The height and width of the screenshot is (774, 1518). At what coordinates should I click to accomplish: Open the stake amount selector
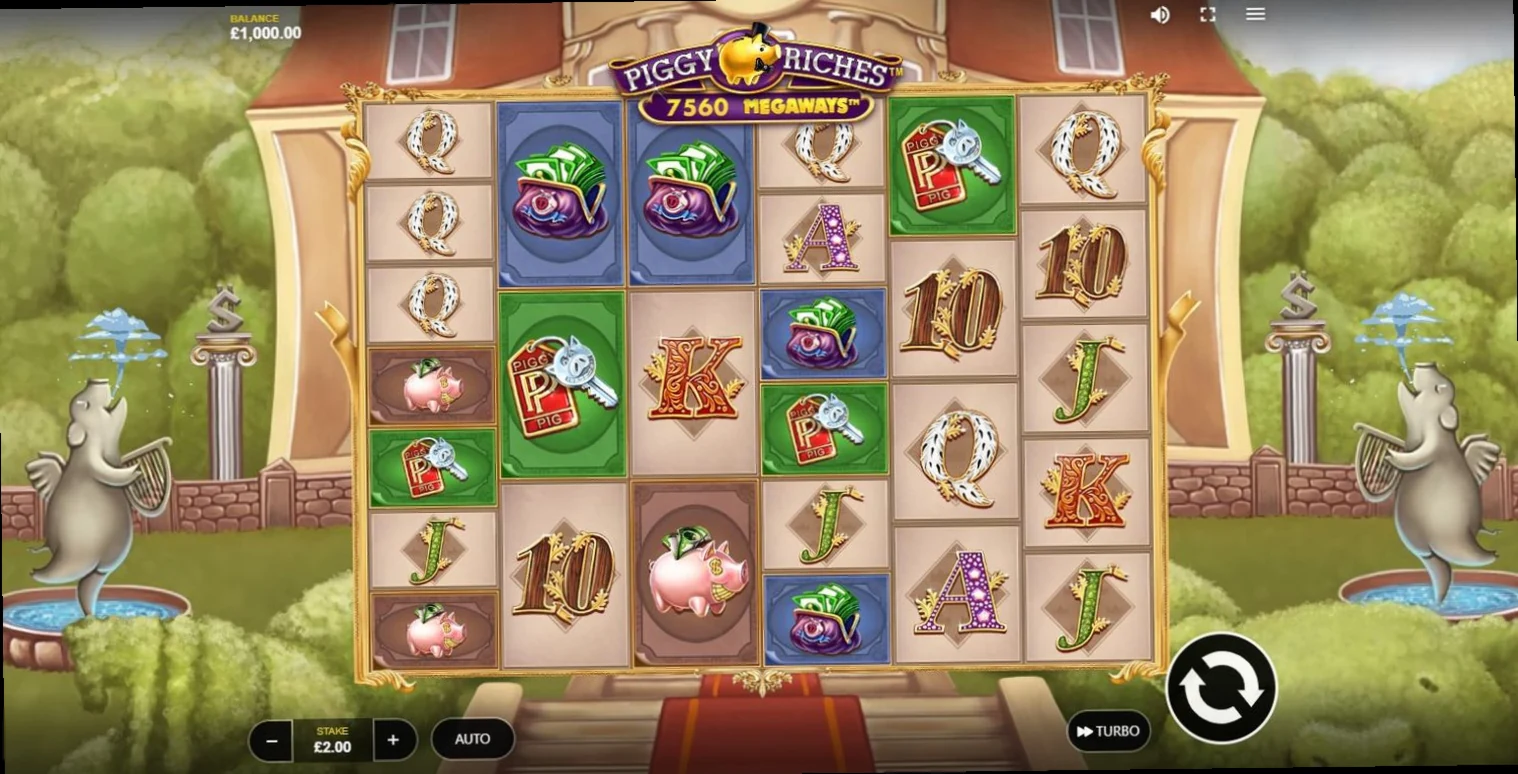pos(333,739)
